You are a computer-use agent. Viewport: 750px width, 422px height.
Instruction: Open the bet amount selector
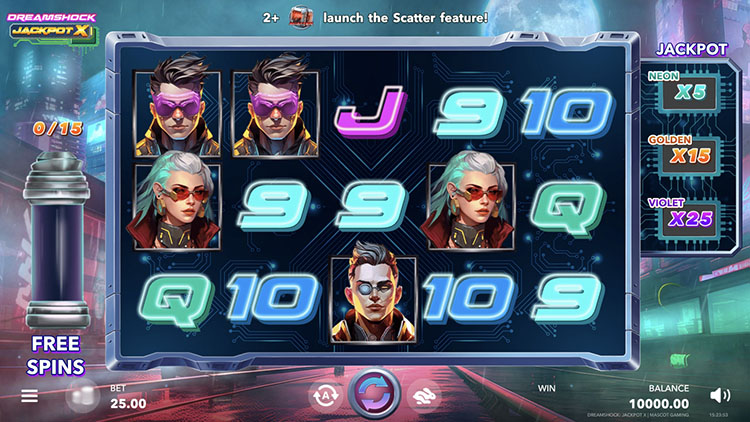pyautogui.click(x=127, y=403)
